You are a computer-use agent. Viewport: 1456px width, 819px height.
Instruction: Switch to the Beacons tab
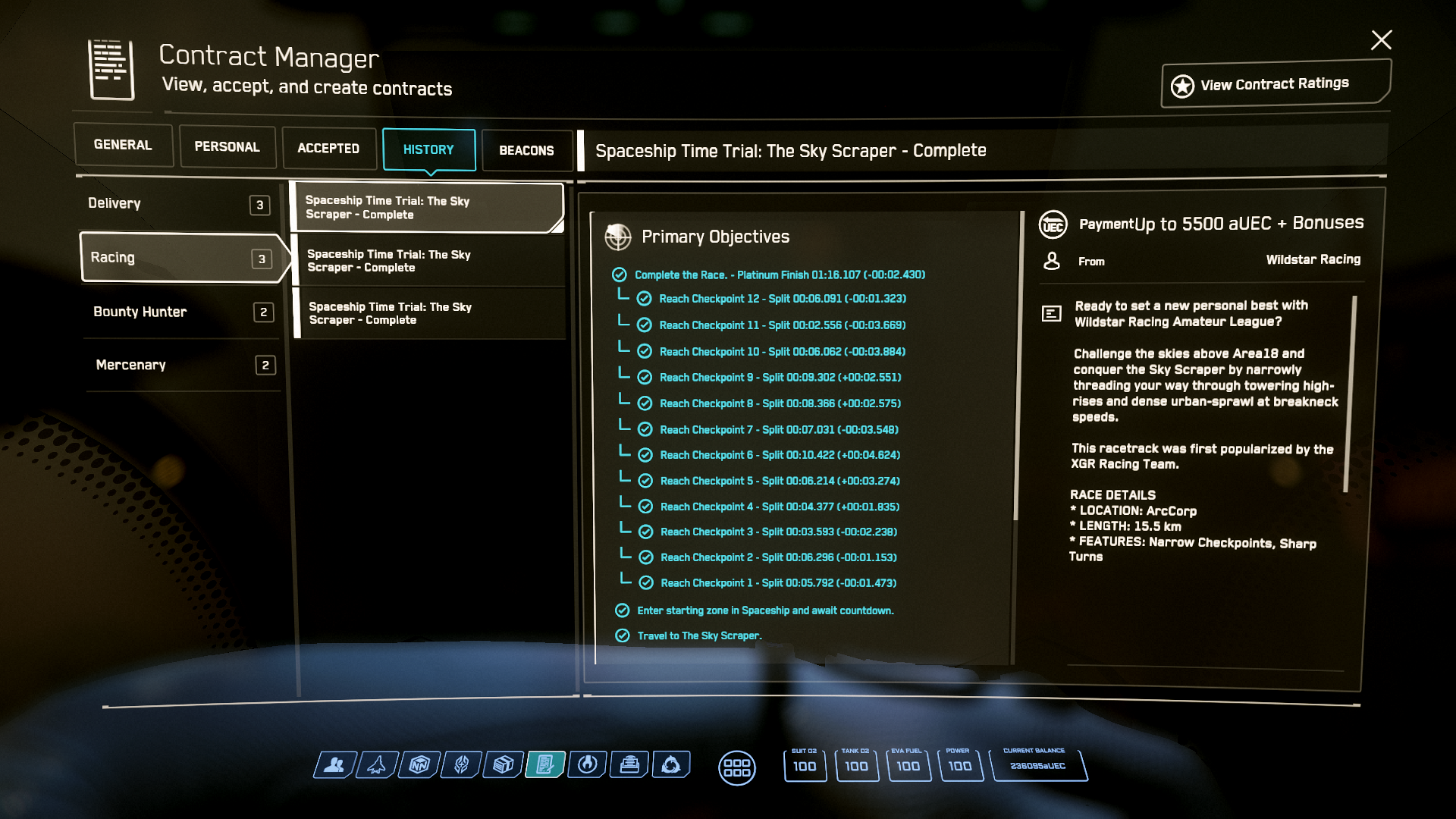(526, 151)
